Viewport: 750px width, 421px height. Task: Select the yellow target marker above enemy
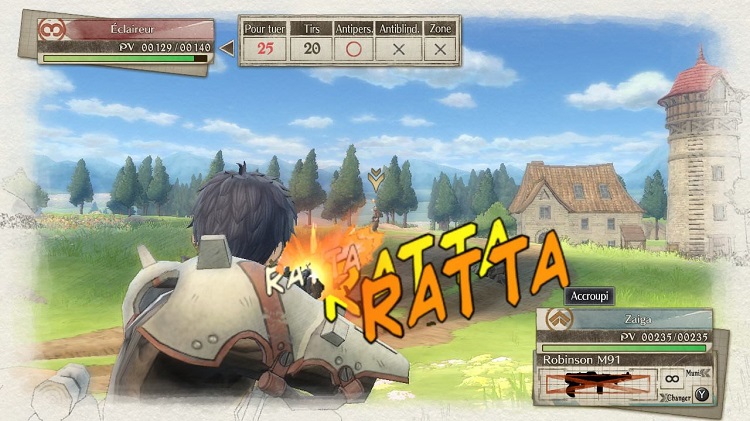(375, 179)
